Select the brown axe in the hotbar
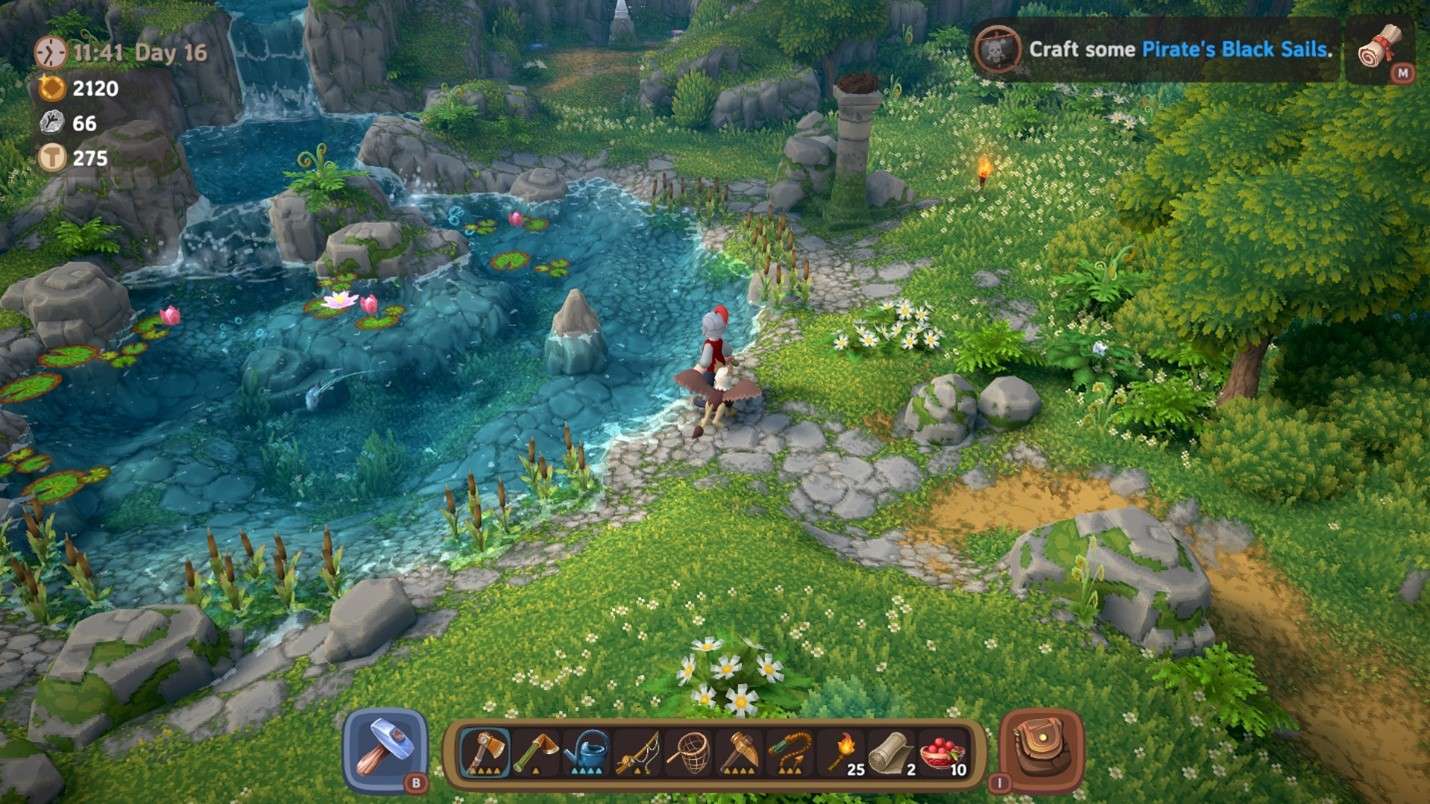This screenshot has height=804, width=1430. tap(484, 751)
